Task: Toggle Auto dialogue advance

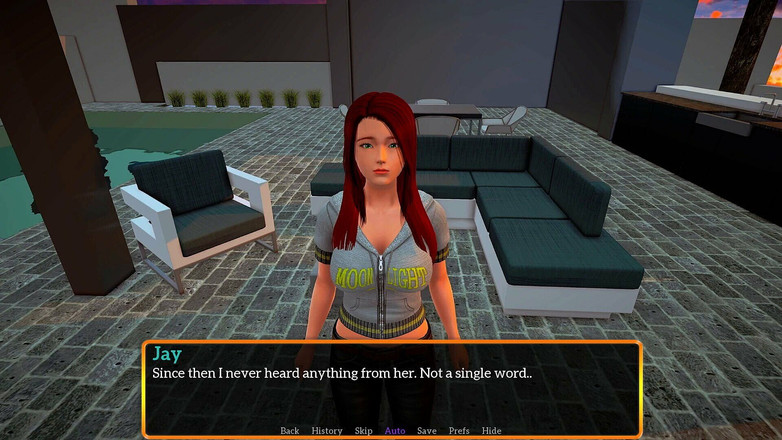Action: click(395, 431)
